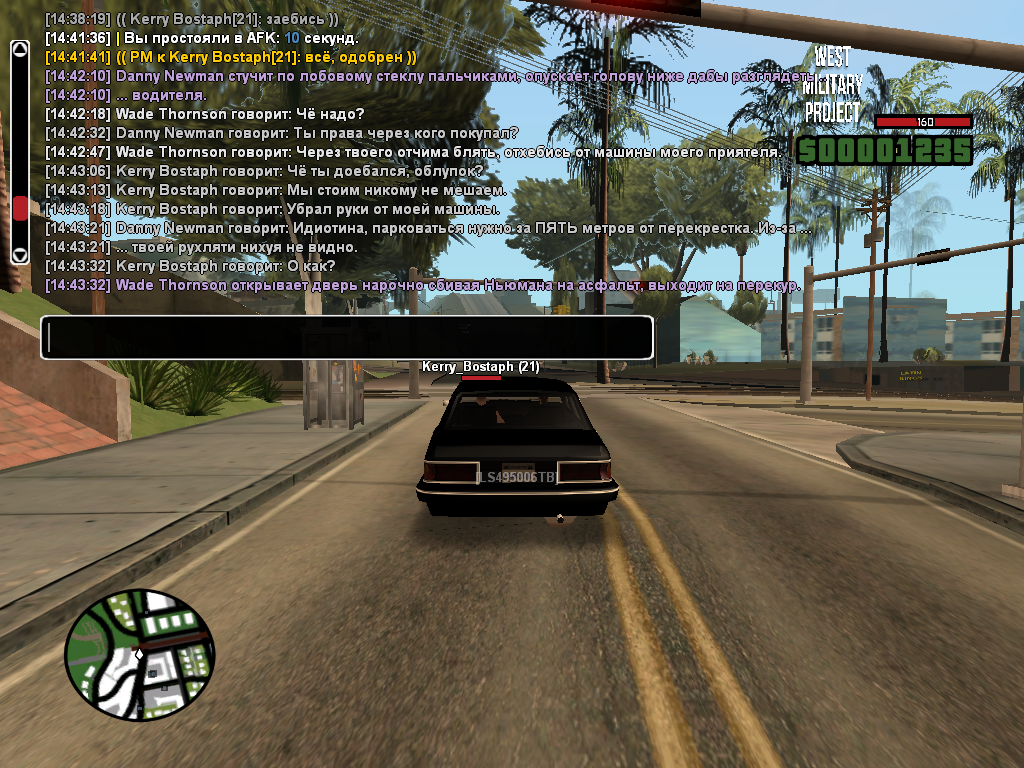Click the circular radar minimap
Screen dimensions: 1024x768
pos(140,655)
